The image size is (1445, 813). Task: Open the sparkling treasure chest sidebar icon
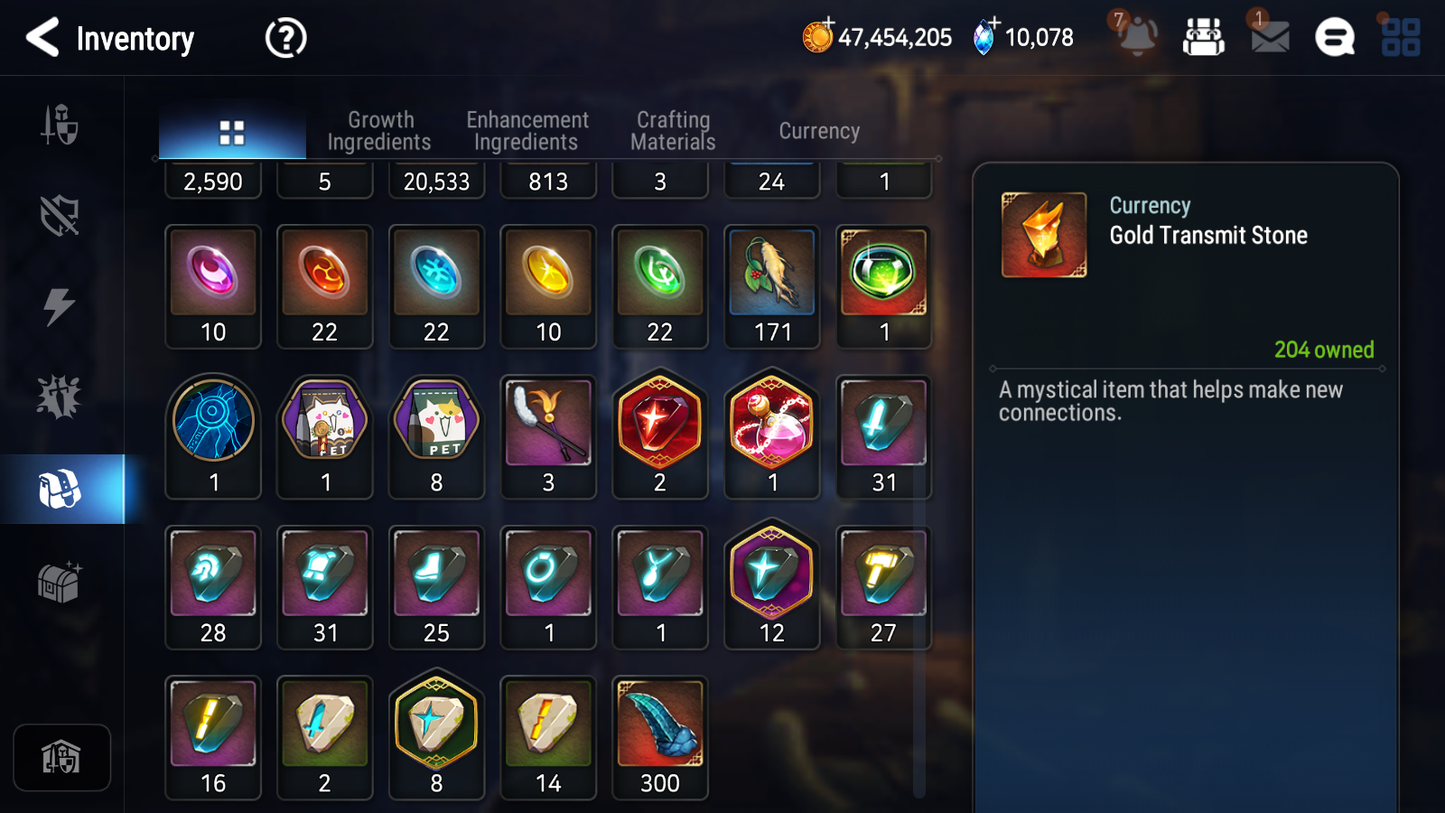(61, 579)
